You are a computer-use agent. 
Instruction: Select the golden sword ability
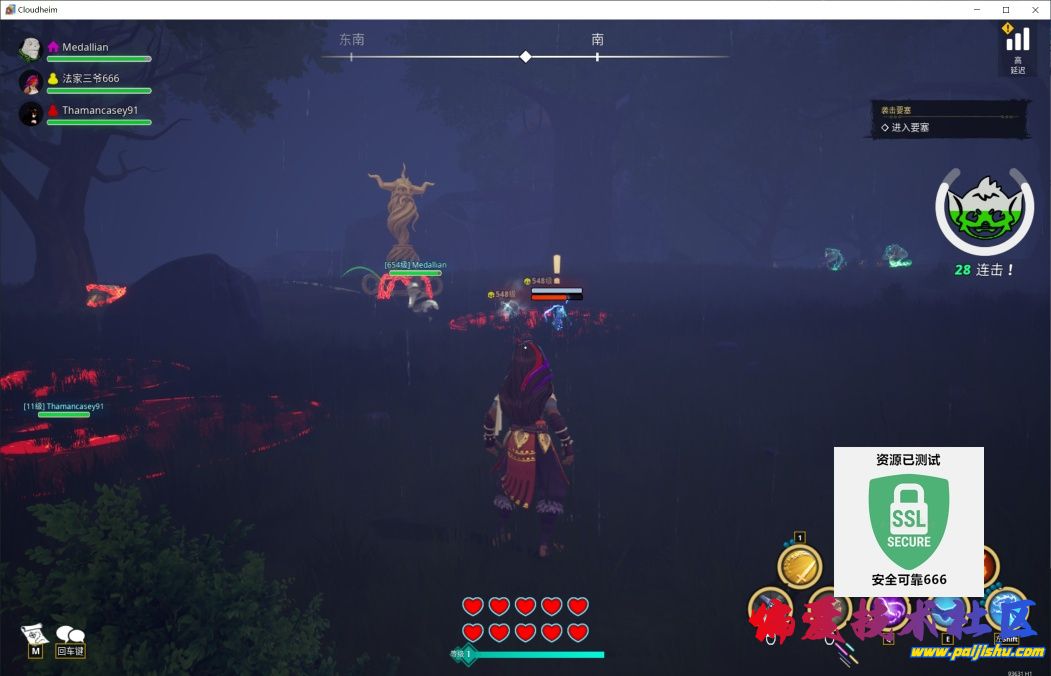tap(799, 567)
